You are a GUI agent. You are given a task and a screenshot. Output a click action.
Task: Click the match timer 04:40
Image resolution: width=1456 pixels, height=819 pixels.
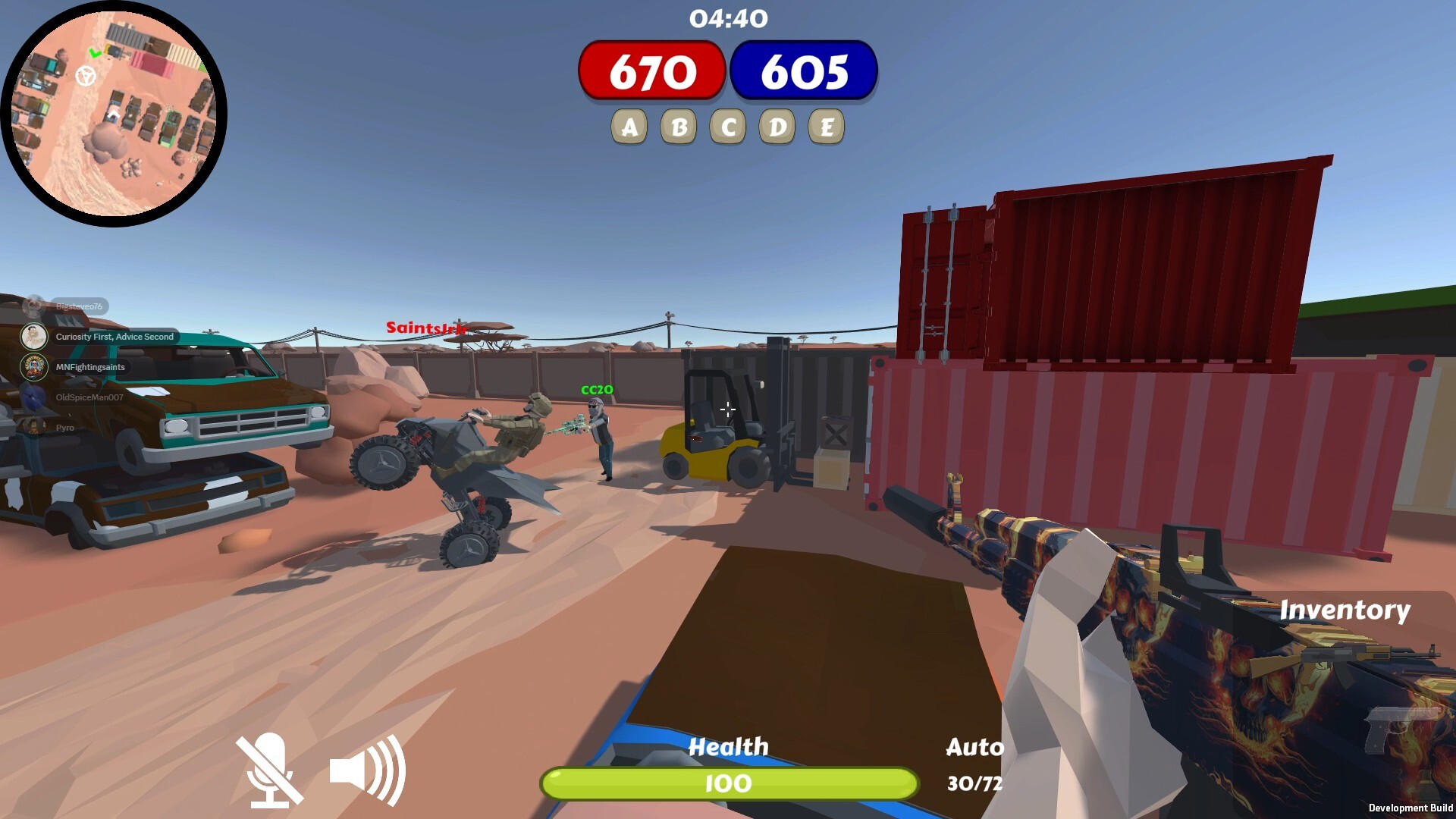(x=727, y=19)
